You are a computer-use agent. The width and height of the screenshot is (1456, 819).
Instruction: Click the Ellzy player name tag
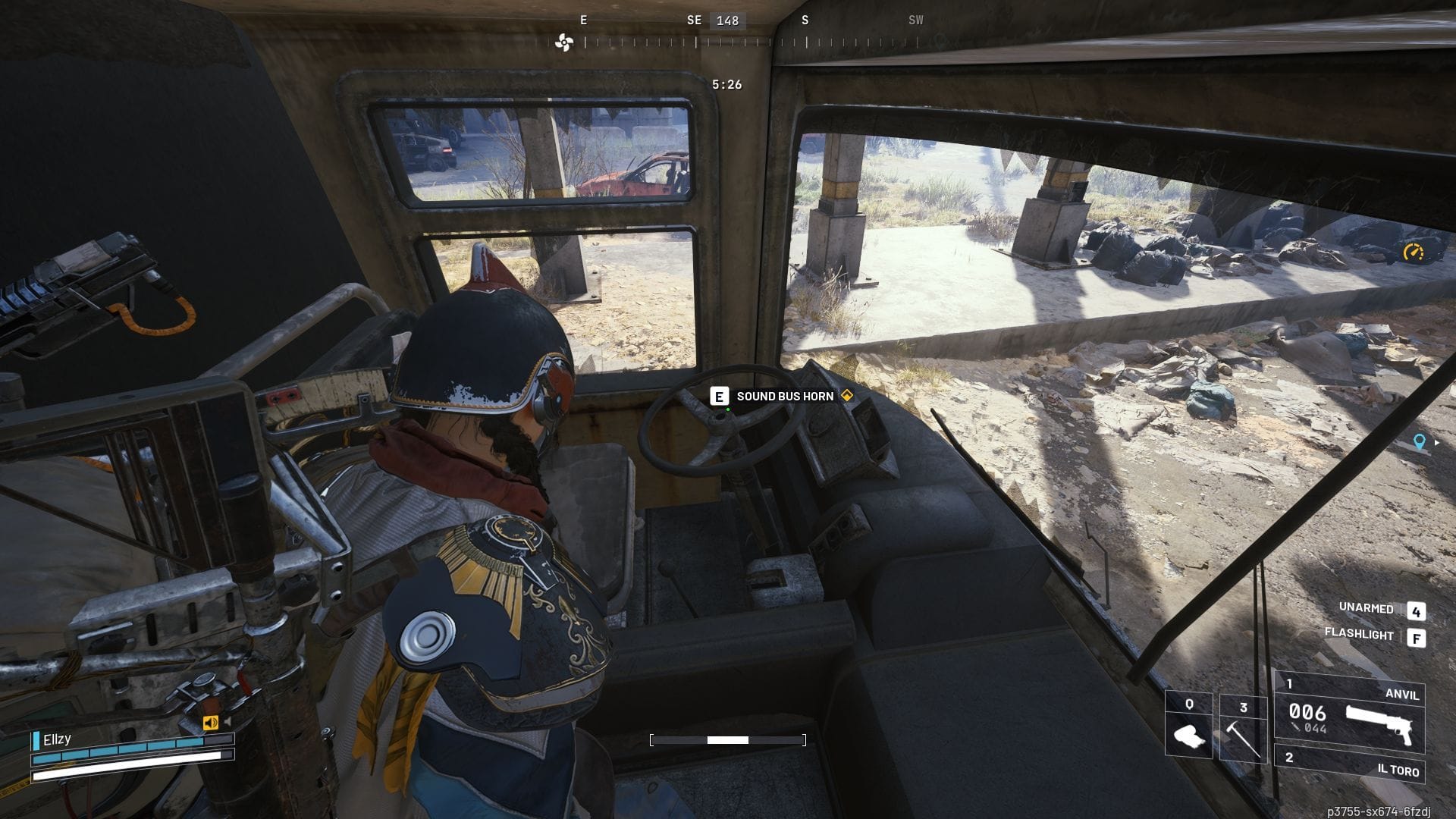[x=57, y=739]
